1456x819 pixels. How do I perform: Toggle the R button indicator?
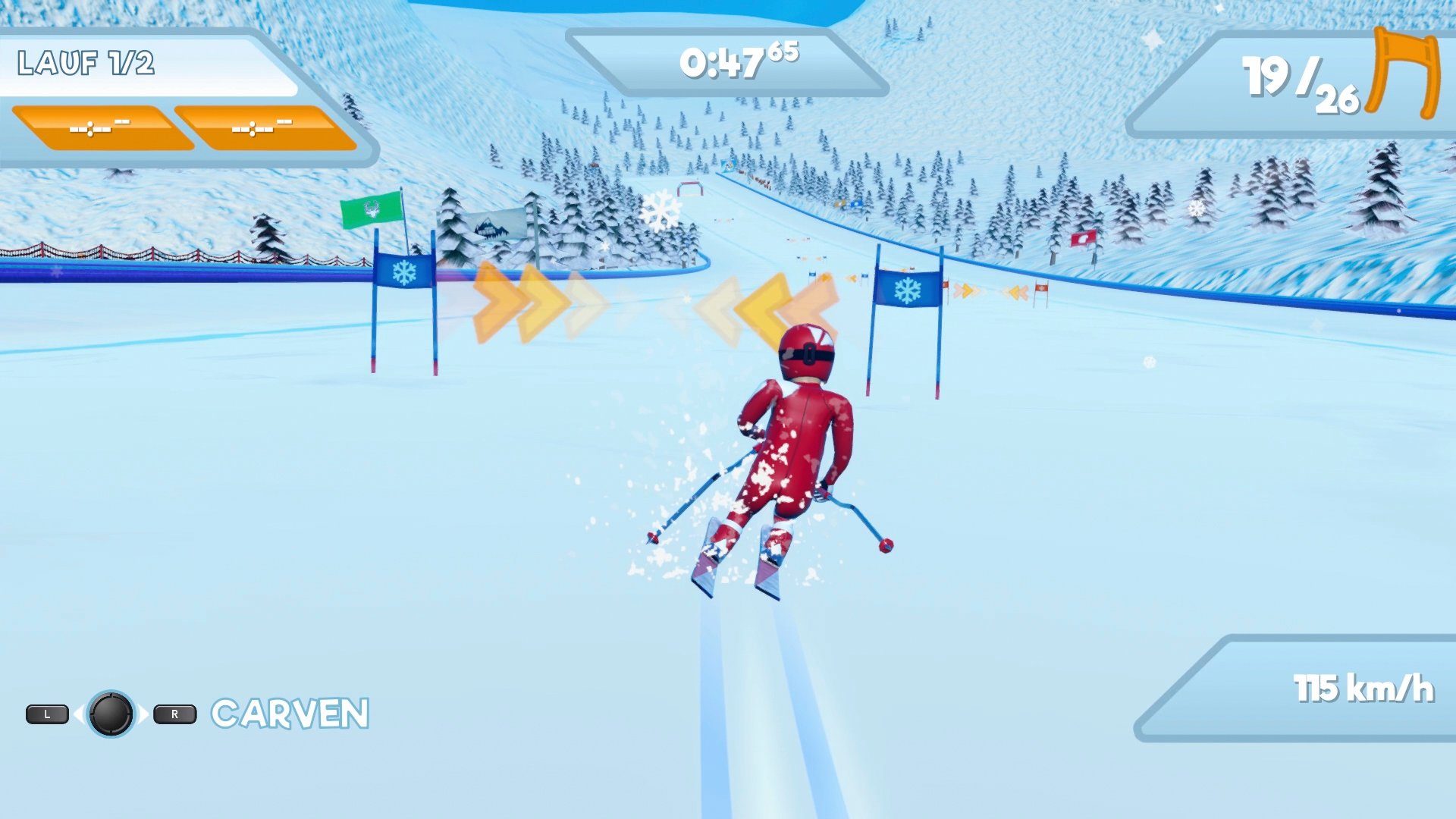coord(173,714)
